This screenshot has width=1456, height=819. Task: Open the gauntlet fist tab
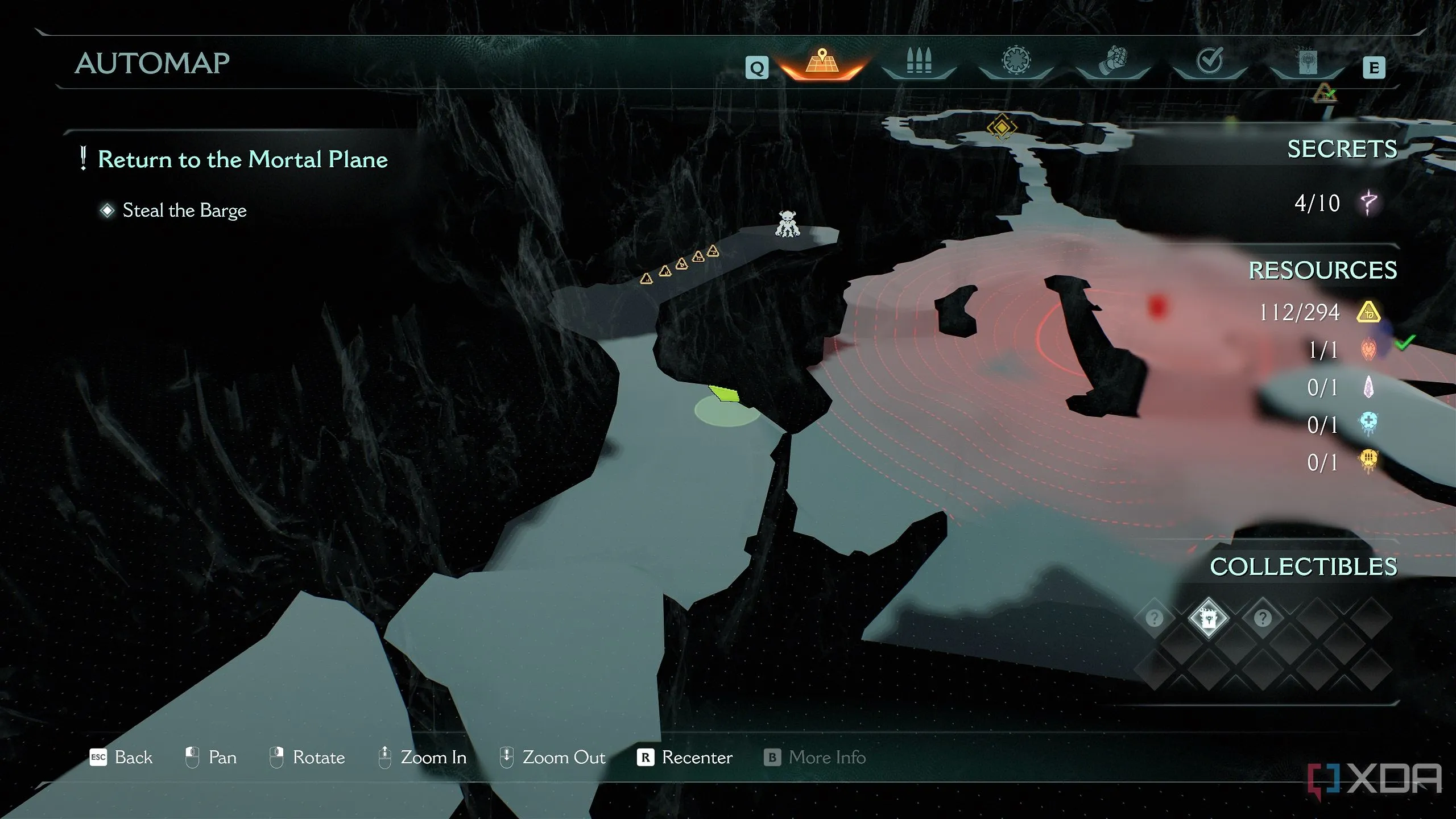click(x=1112, y=61)
